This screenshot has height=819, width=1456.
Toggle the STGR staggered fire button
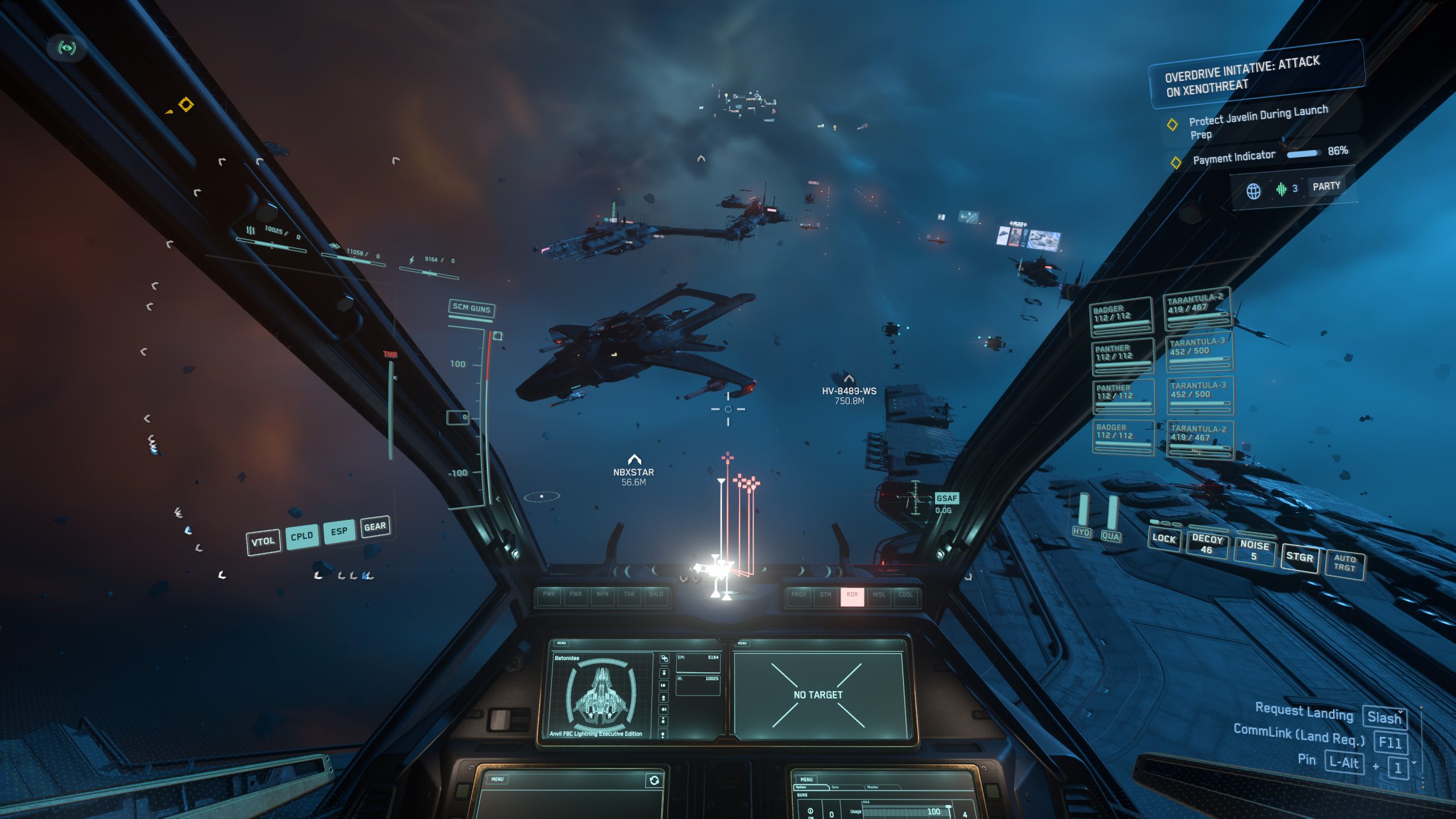pos(1300,557)
